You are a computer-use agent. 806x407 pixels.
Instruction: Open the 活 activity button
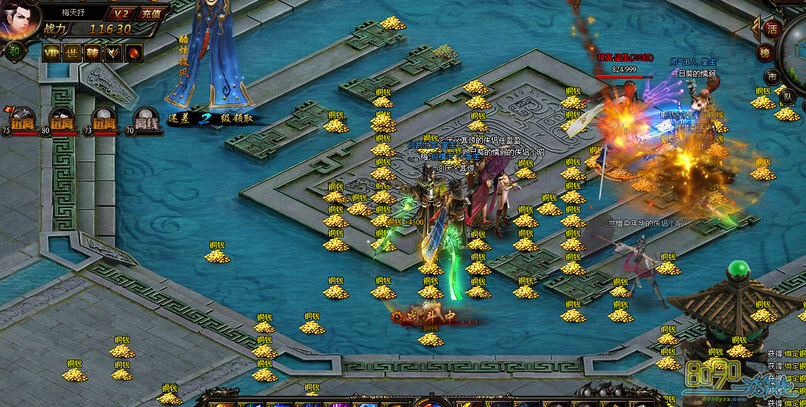point(772,28)
